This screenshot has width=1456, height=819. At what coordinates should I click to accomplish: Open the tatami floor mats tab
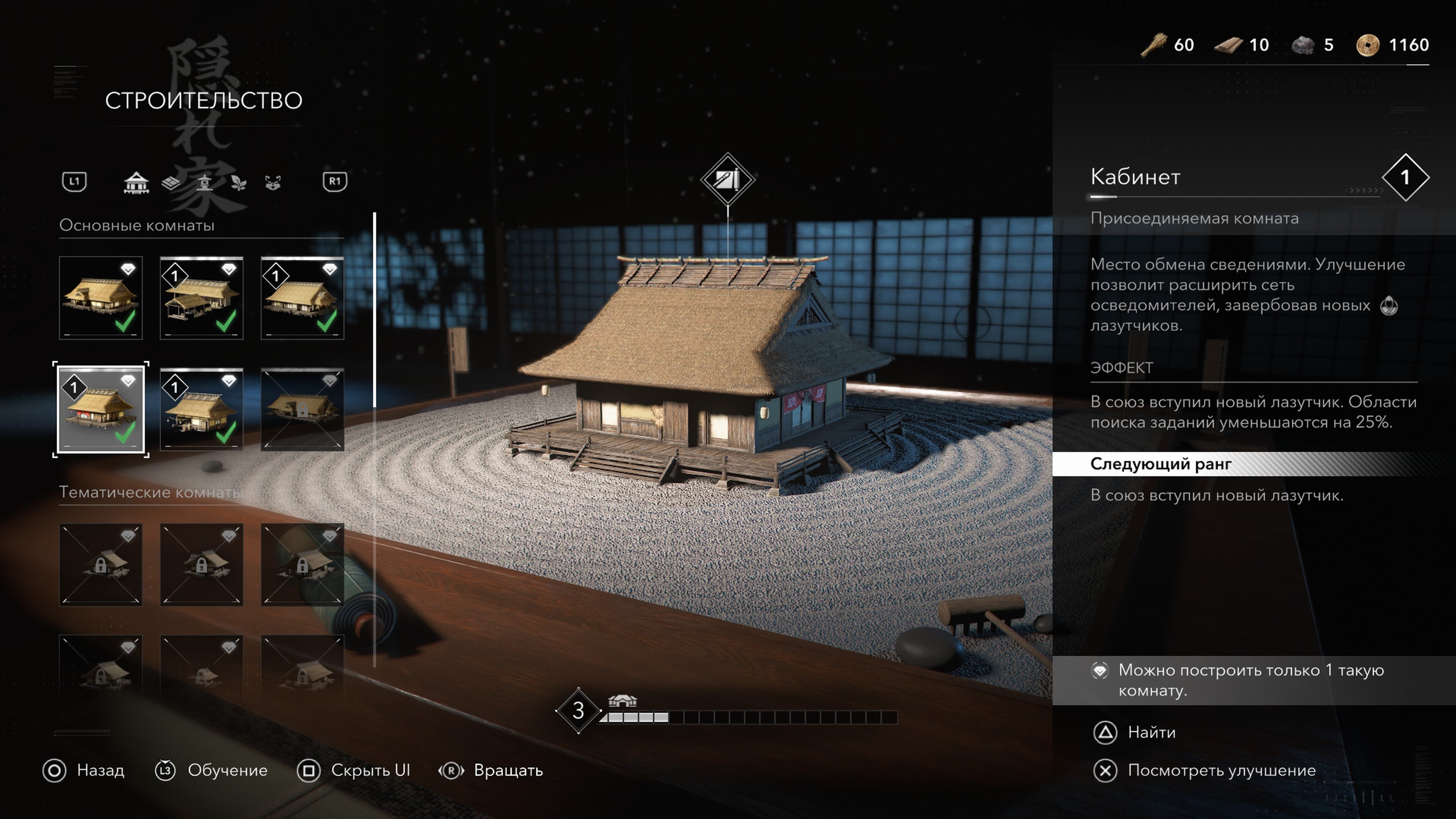pos(171,182)
